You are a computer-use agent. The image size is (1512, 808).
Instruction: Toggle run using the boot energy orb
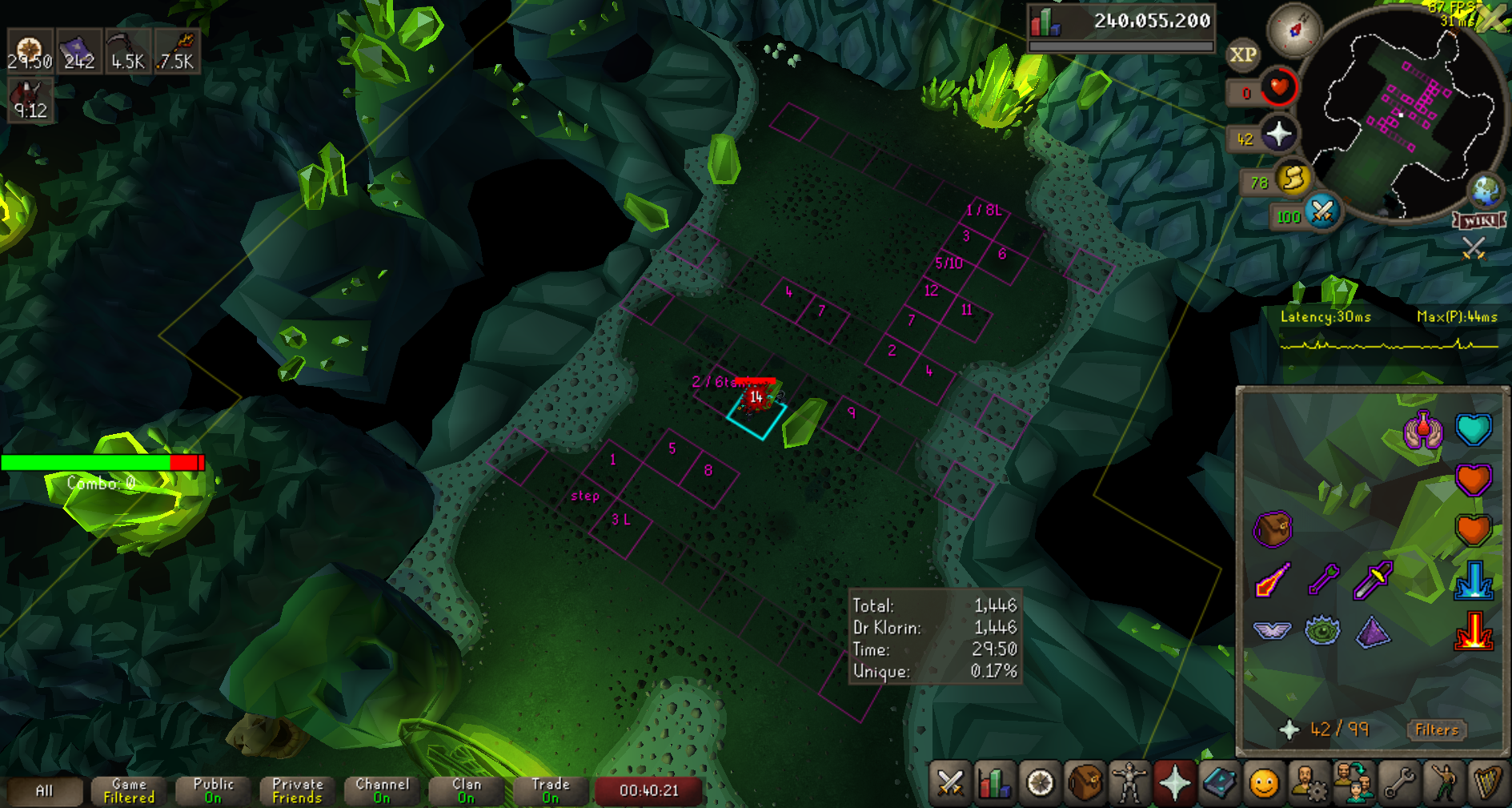pyautogui.click(x=1293, y=179)
